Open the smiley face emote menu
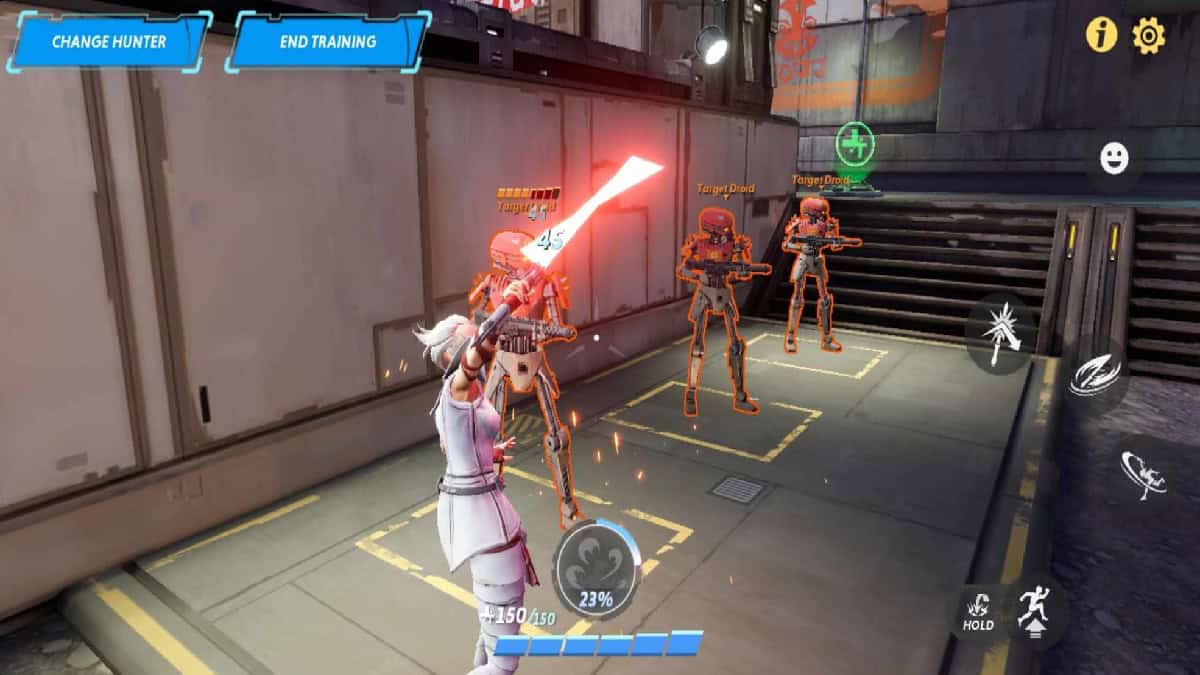This screenshot has height=675, width=1200. click(1114, 157)
